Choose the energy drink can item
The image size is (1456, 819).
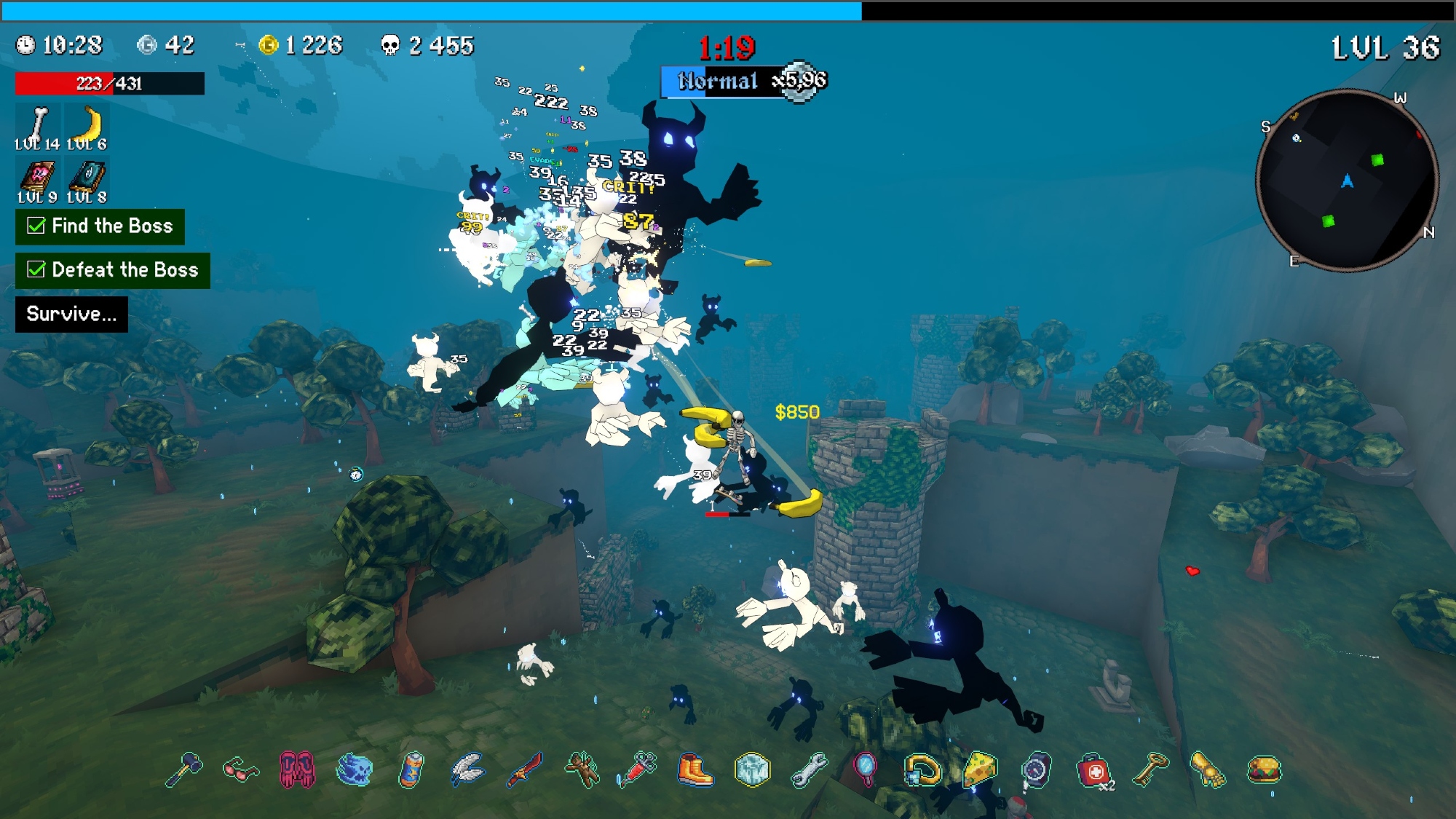(x=411, y=769)
